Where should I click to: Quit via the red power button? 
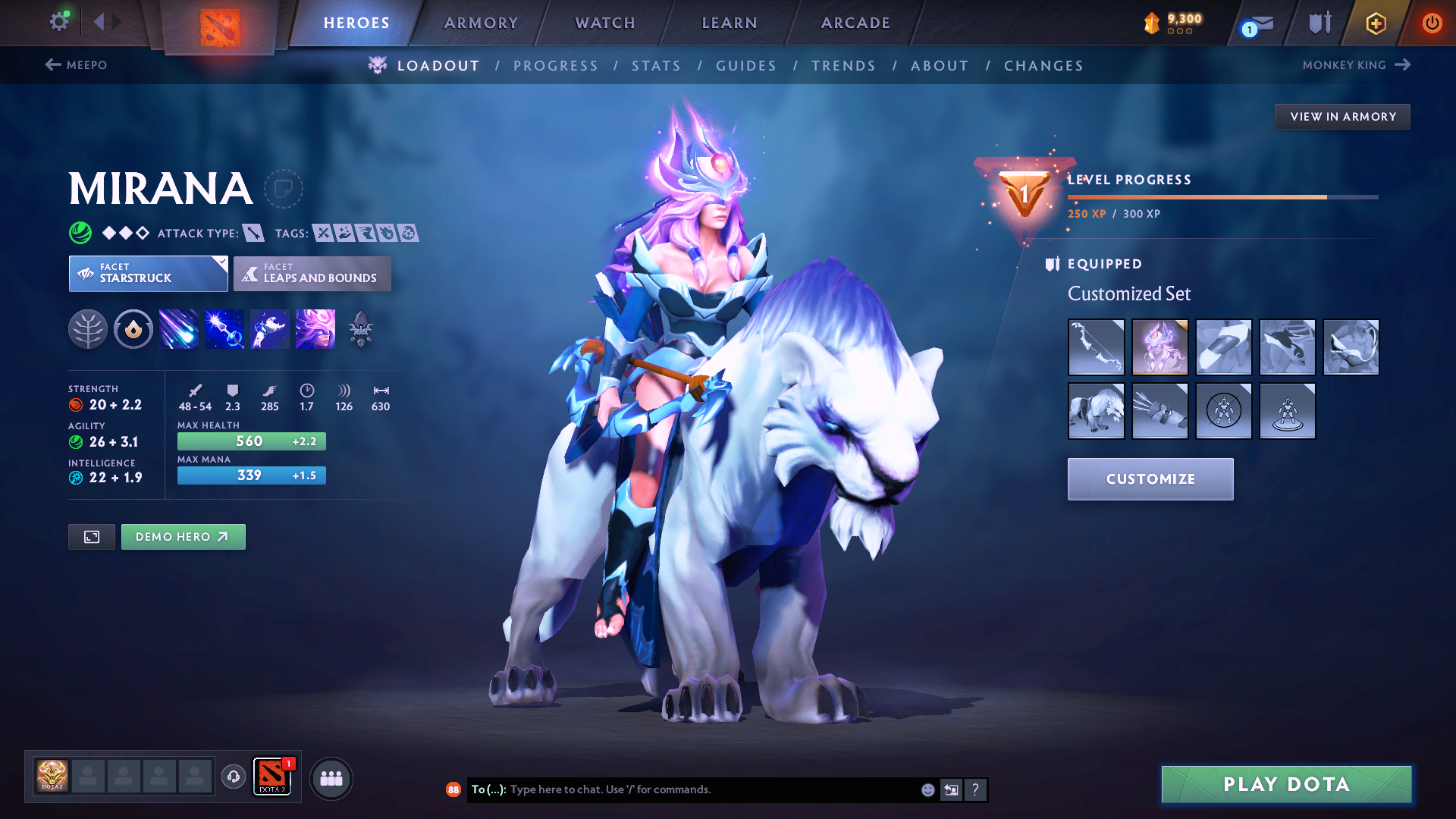pos(1432,23)
